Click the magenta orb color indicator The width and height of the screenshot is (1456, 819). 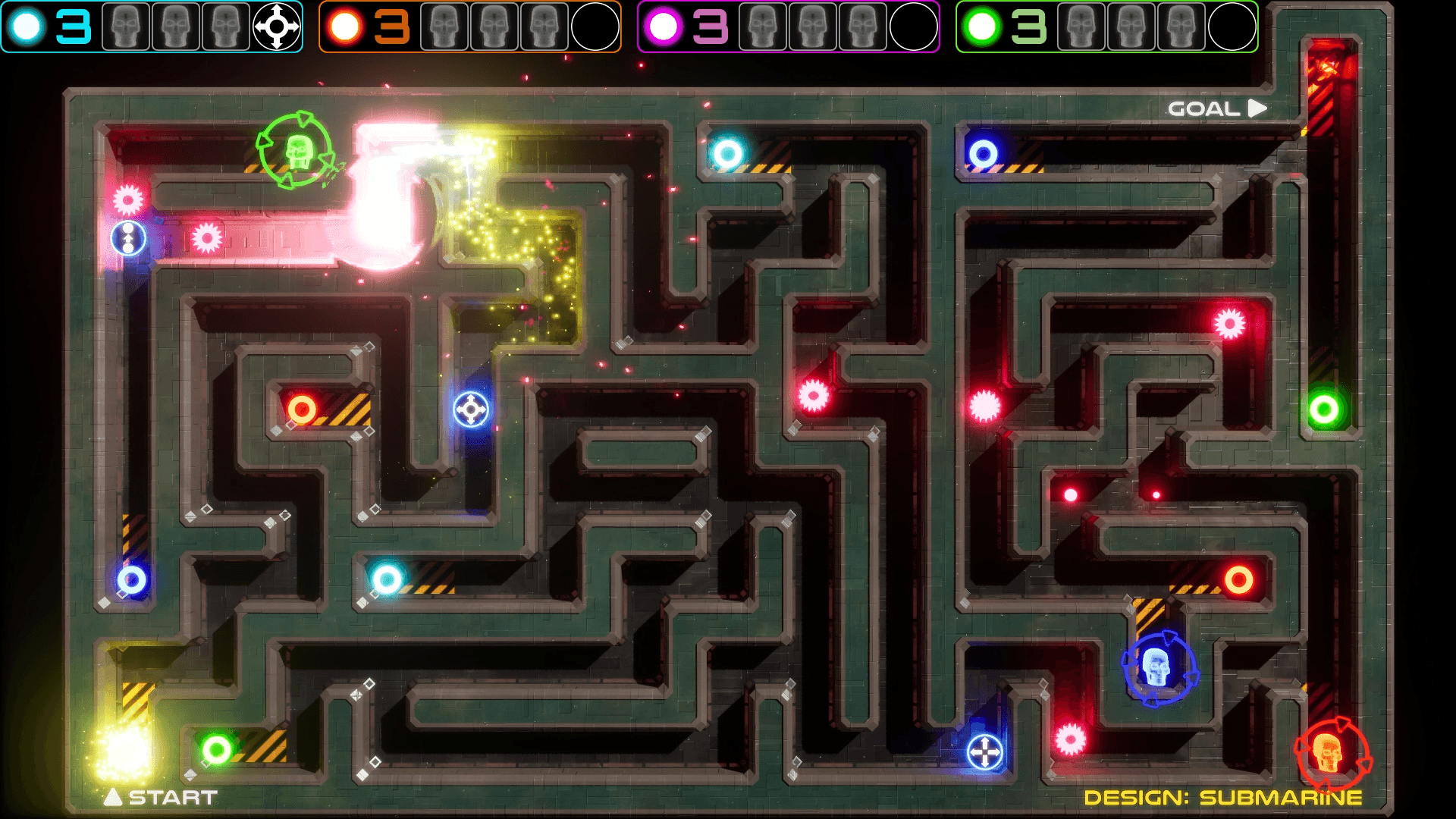click(664, 25)
